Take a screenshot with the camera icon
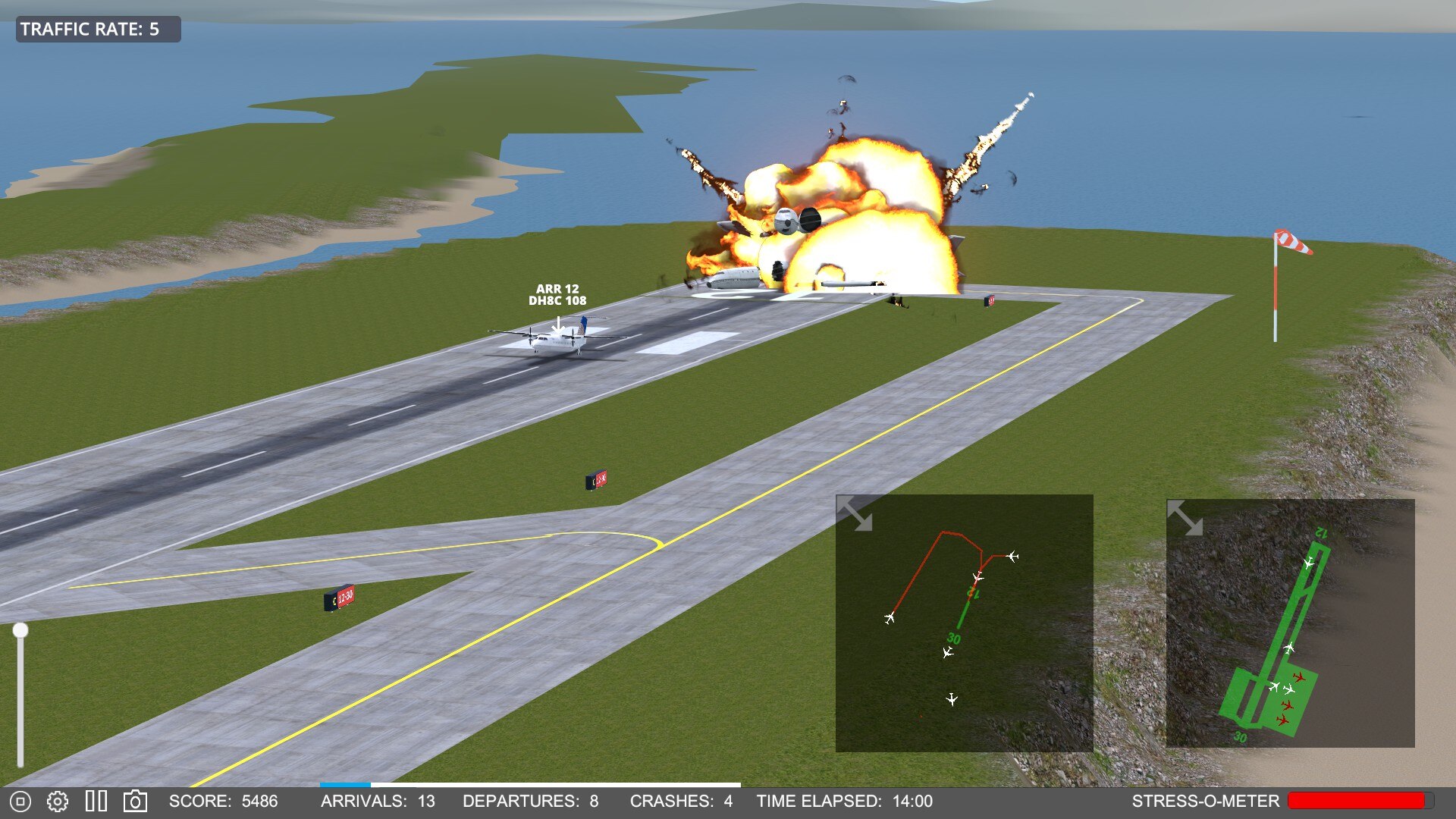Screen dimensions: 1456x819 [135, 801]
